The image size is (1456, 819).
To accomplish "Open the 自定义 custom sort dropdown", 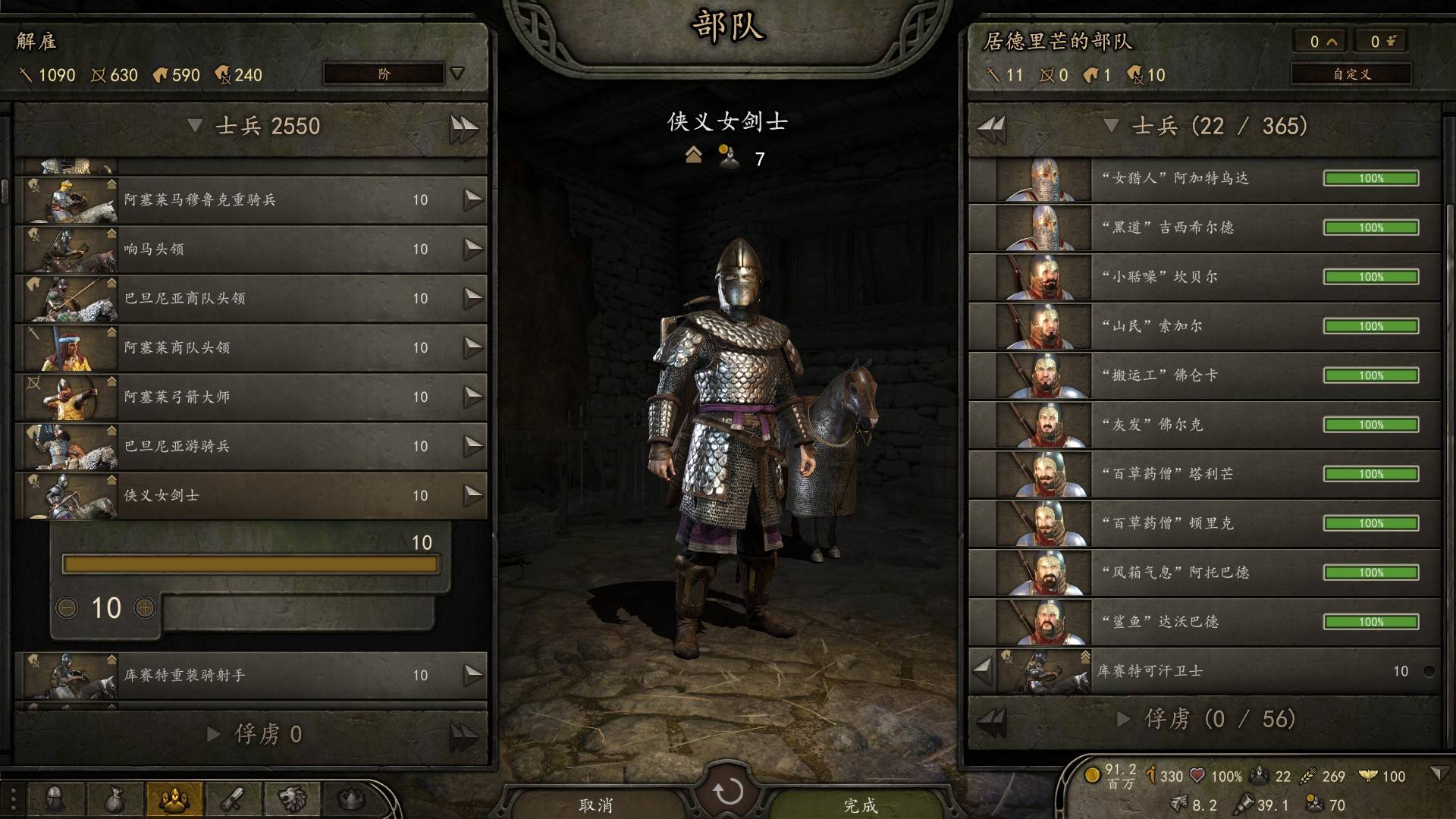I will (x=1351, y=74).
